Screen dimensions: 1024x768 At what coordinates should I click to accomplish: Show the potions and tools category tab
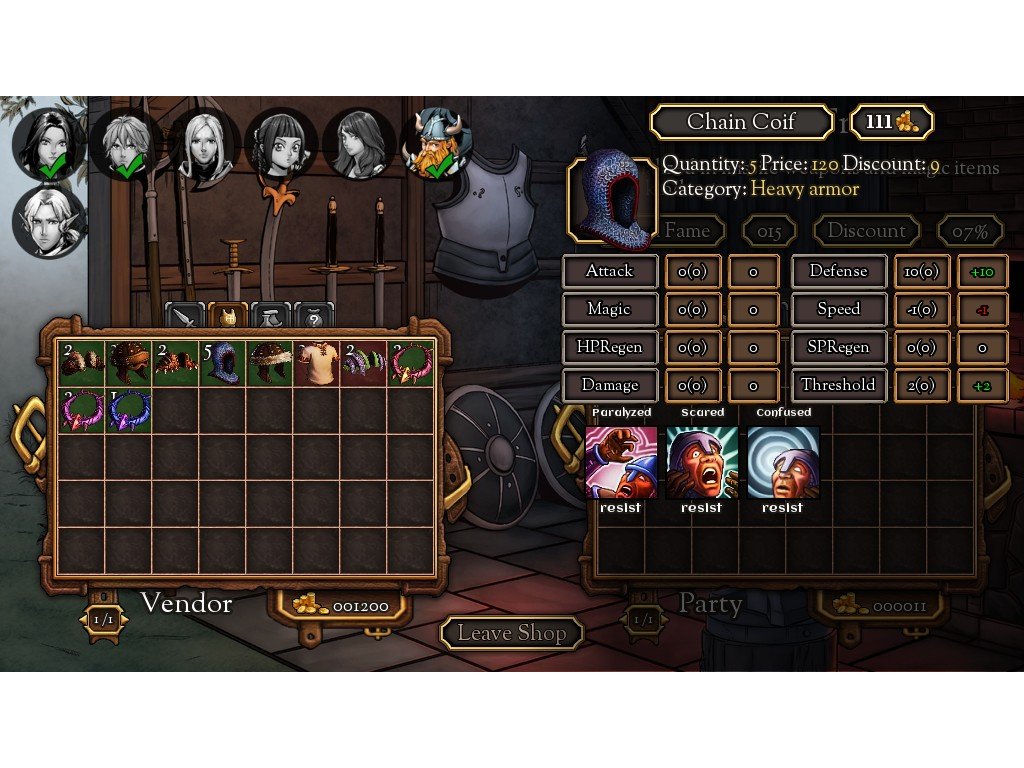point(271,318)
